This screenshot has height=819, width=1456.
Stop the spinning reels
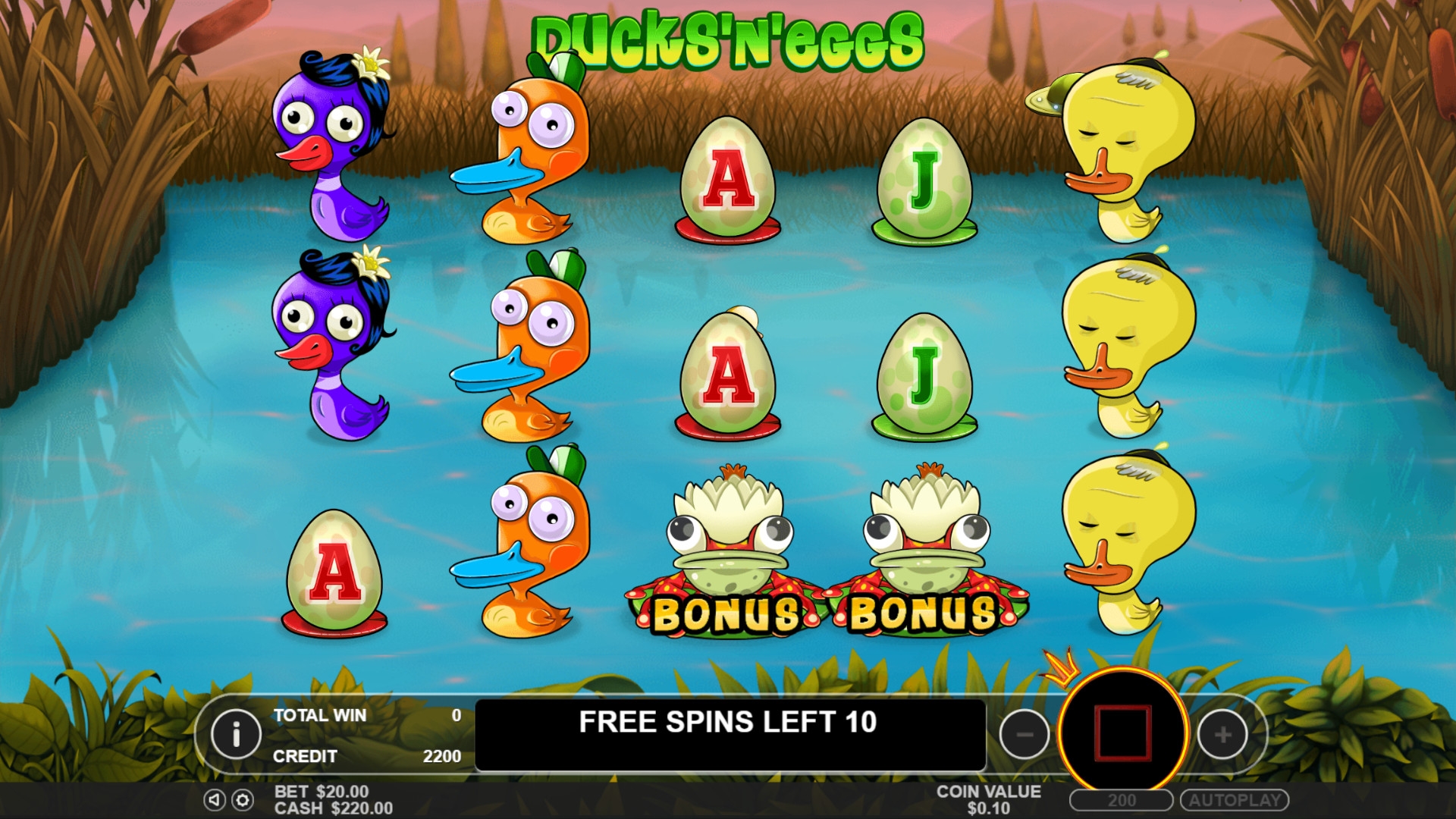pos(1123,733)
